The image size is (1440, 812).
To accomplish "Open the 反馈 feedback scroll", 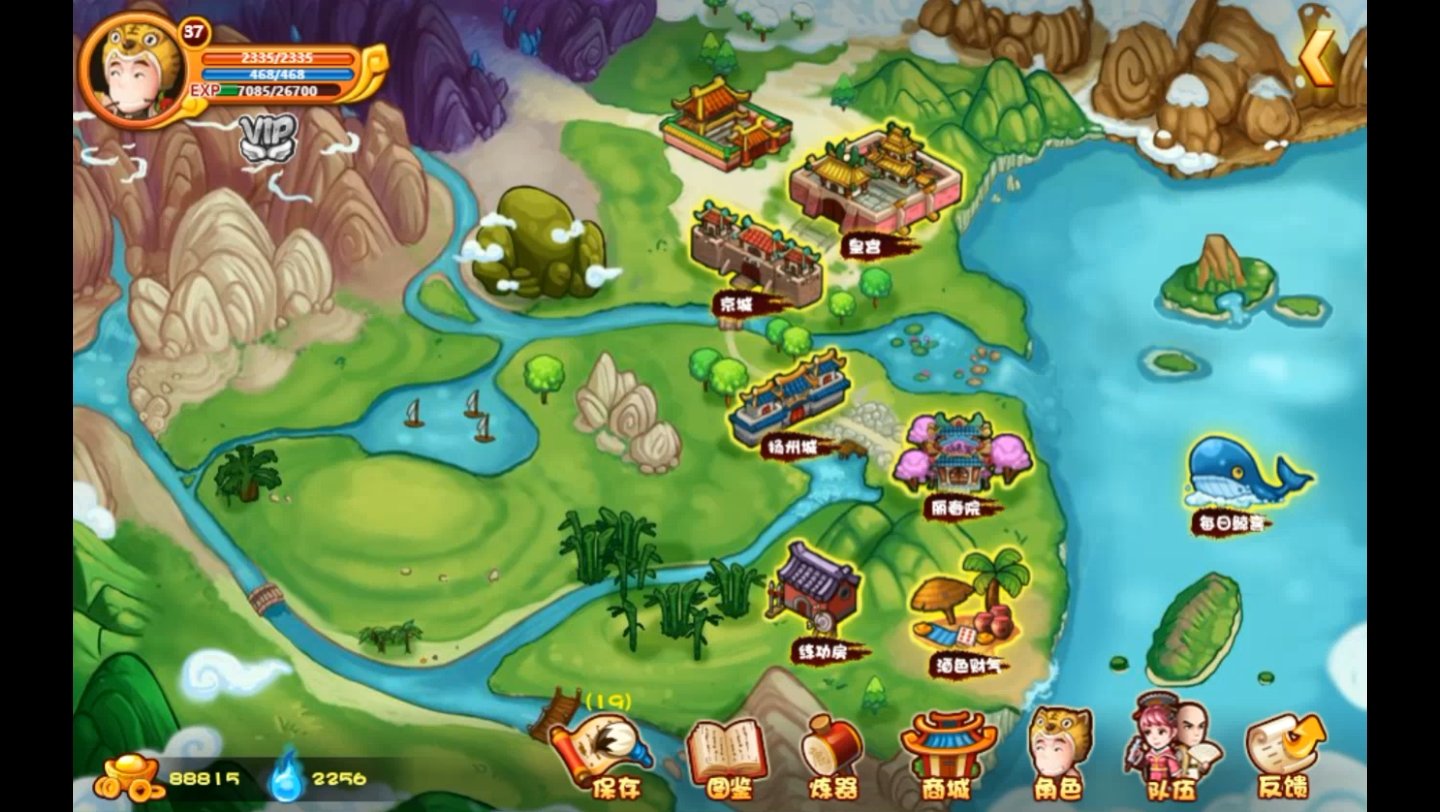I will [1283, 755].
